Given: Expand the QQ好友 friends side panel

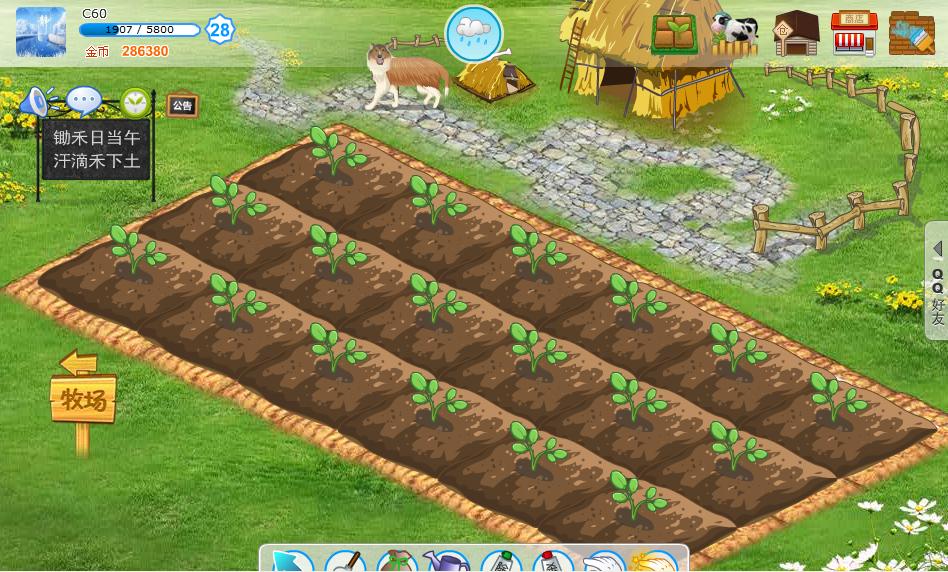Looking at the screenshot, I should (x=937, y=281).
